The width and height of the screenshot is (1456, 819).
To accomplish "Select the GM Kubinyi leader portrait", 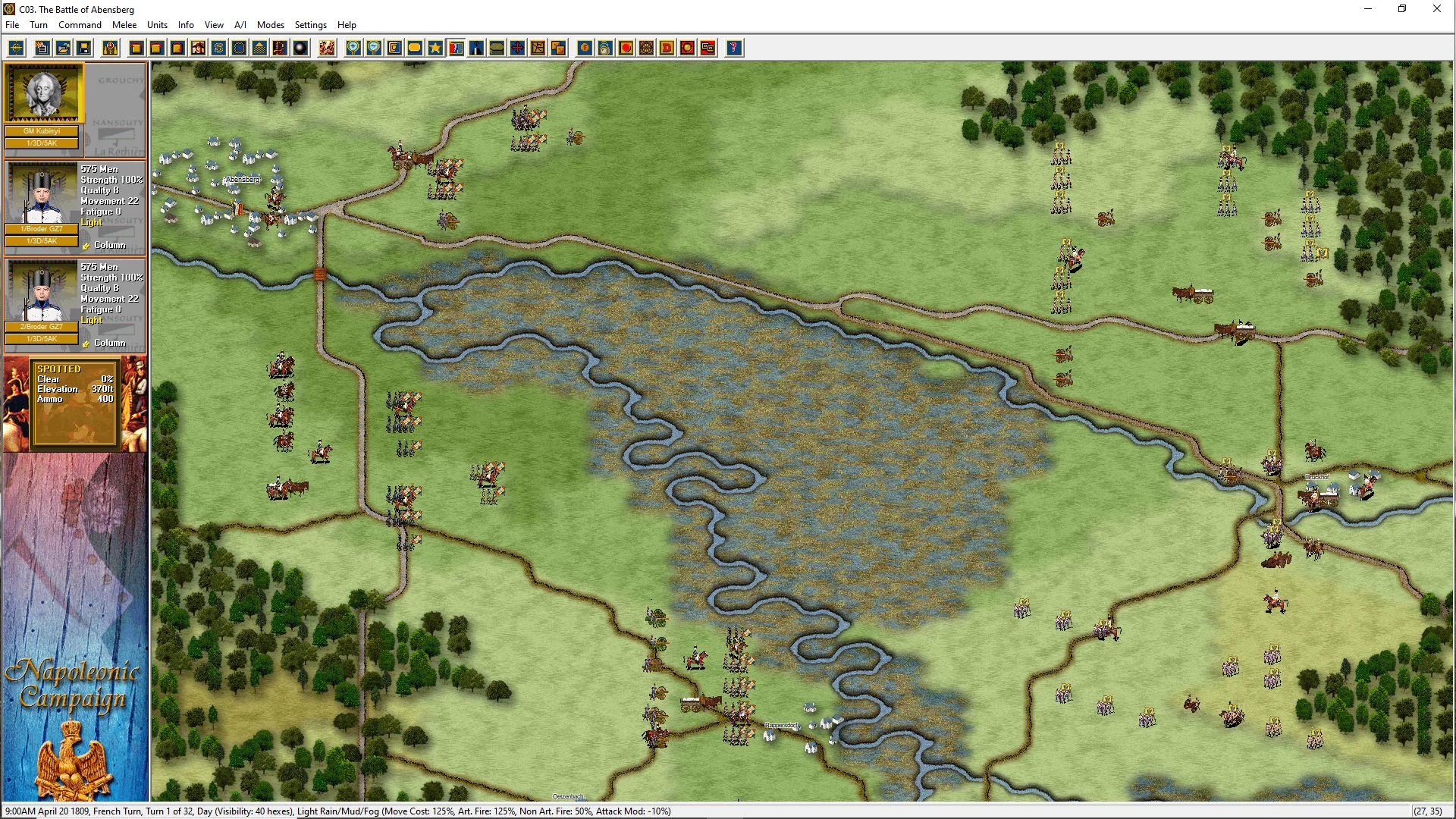I will point(43,93).
